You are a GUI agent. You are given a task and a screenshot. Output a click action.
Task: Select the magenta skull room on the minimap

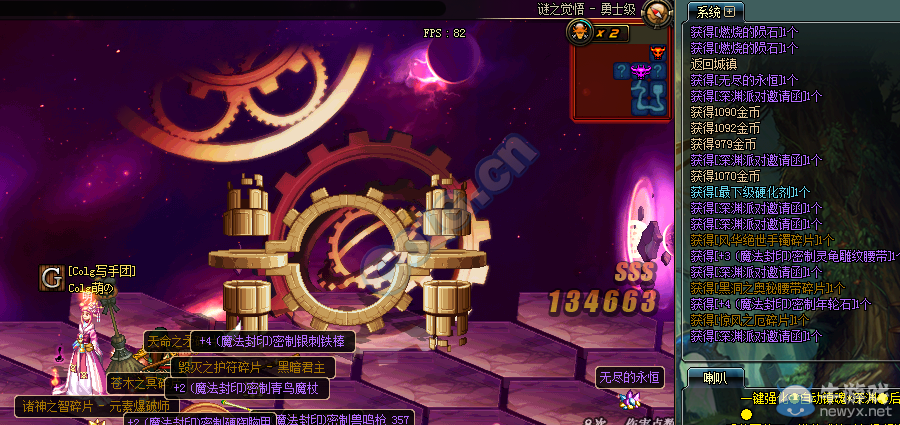click(x=639, y=70)
